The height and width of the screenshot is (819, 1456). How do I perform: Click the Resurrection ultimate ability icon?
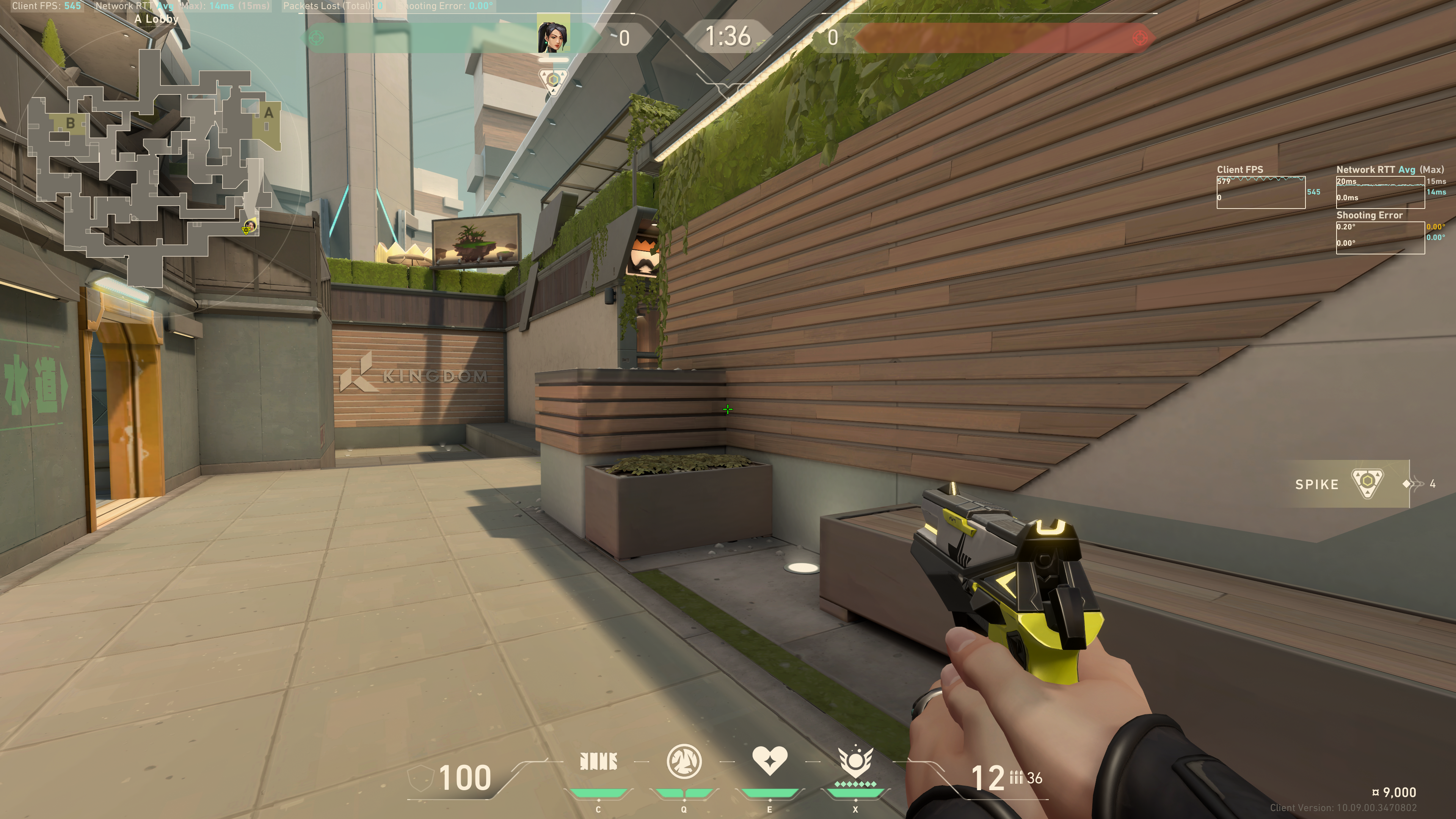(855, 762)
